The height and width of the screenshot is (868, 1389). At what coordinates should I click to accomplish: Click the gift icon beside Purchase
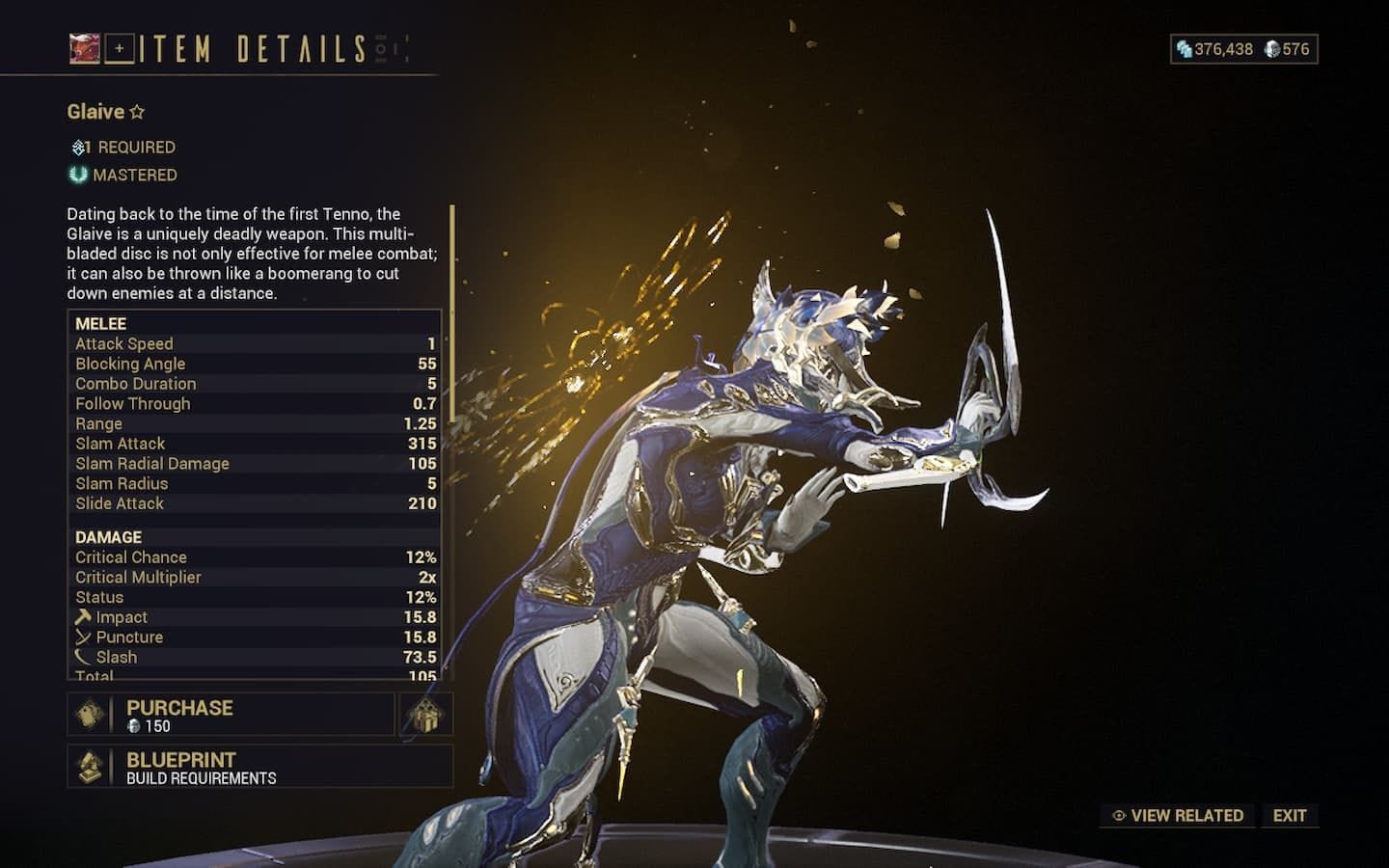(x=425, y=714)
